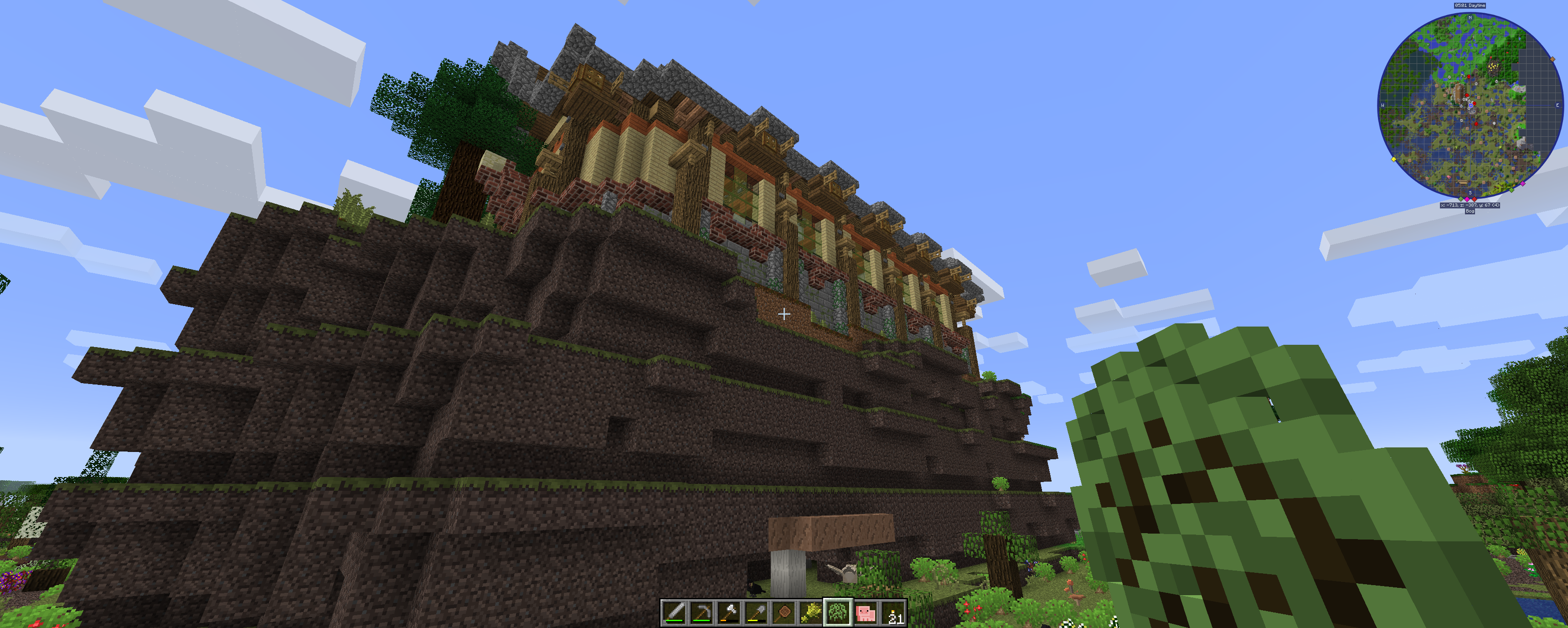Screen dimensions: 1568x628
Task: Click the S compass marker on the minimap
Action: [1470, 192]
